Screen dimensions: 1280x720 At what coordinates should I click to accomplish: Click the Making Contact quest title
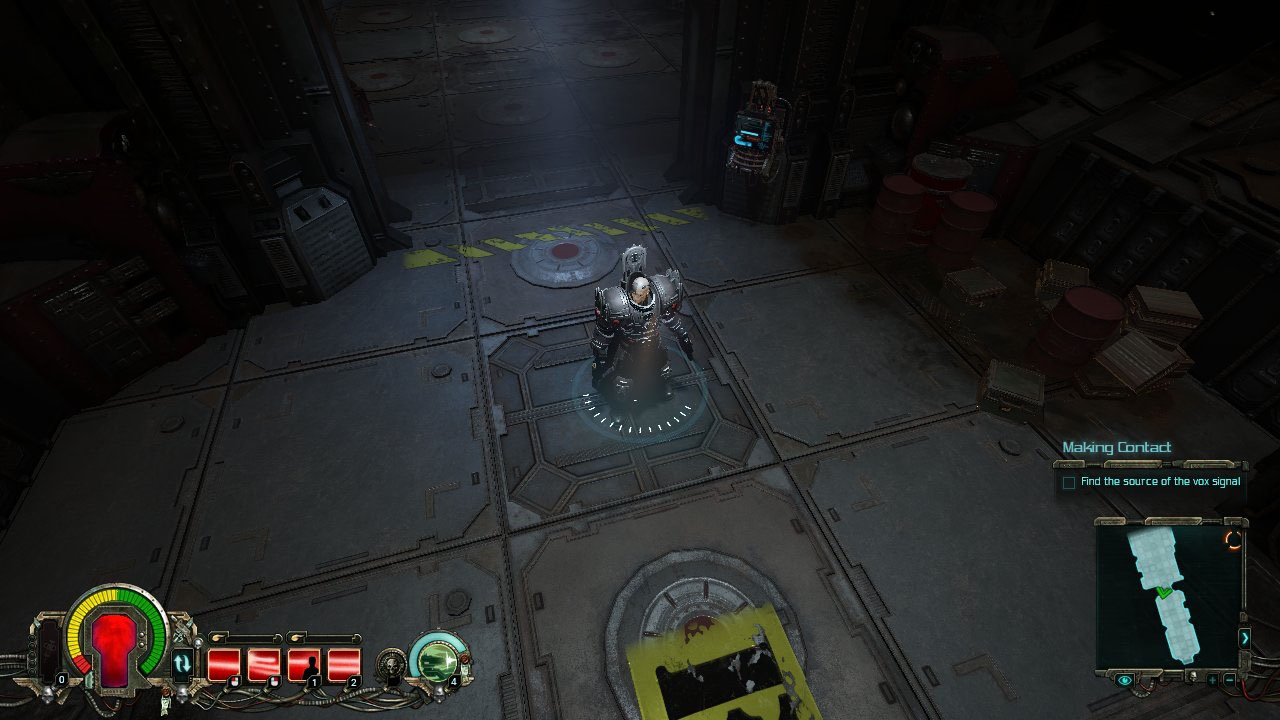pyautogui.click(x=1116, y=447)
